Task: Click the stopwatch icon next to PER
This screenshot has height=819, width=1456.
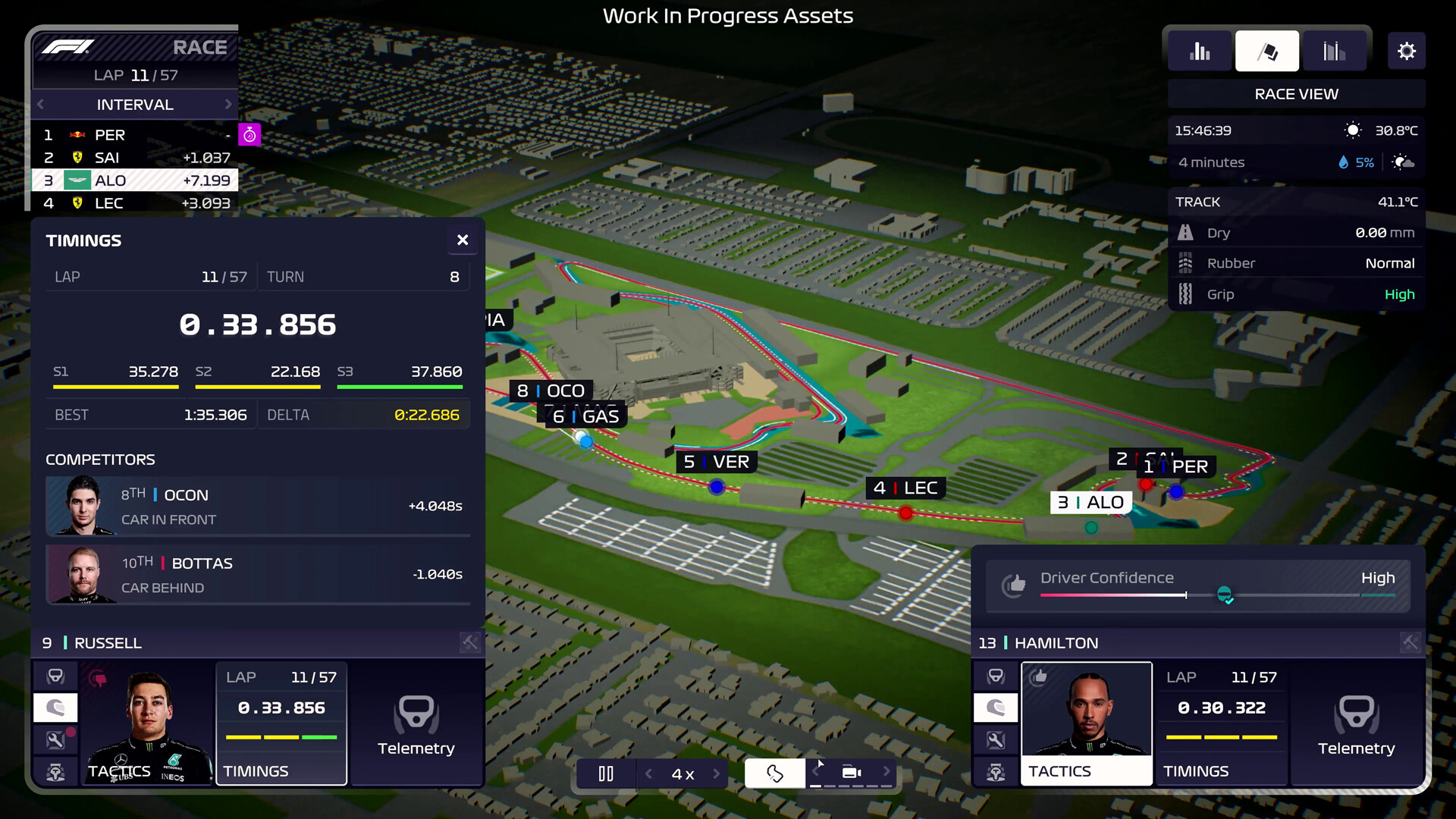Action: click(x=250, y=134)
